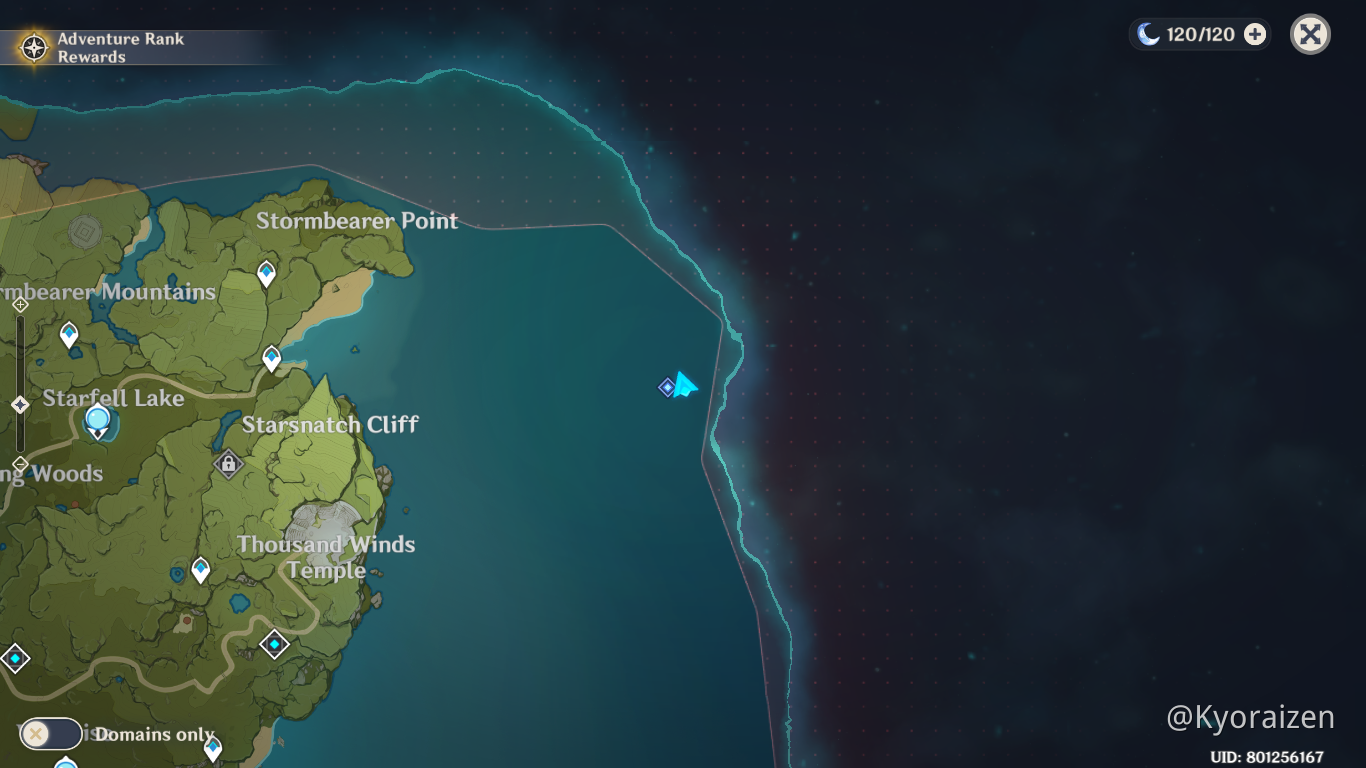
Task: Click the Stormbearer Point map label
Action: pos(357,221)
